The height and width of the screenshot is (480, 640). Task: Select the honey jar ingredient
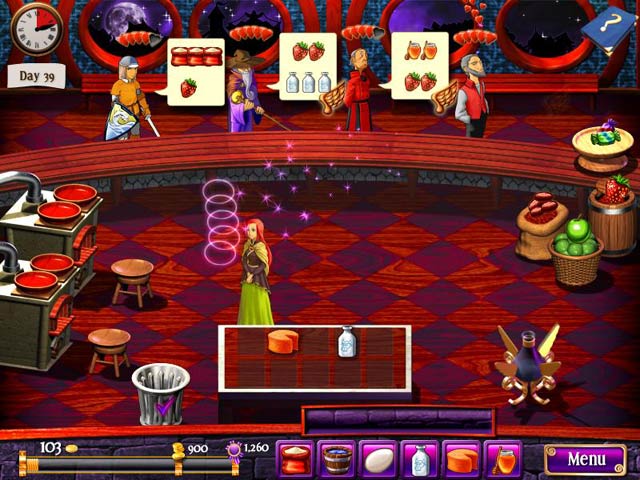click(503, 459)
